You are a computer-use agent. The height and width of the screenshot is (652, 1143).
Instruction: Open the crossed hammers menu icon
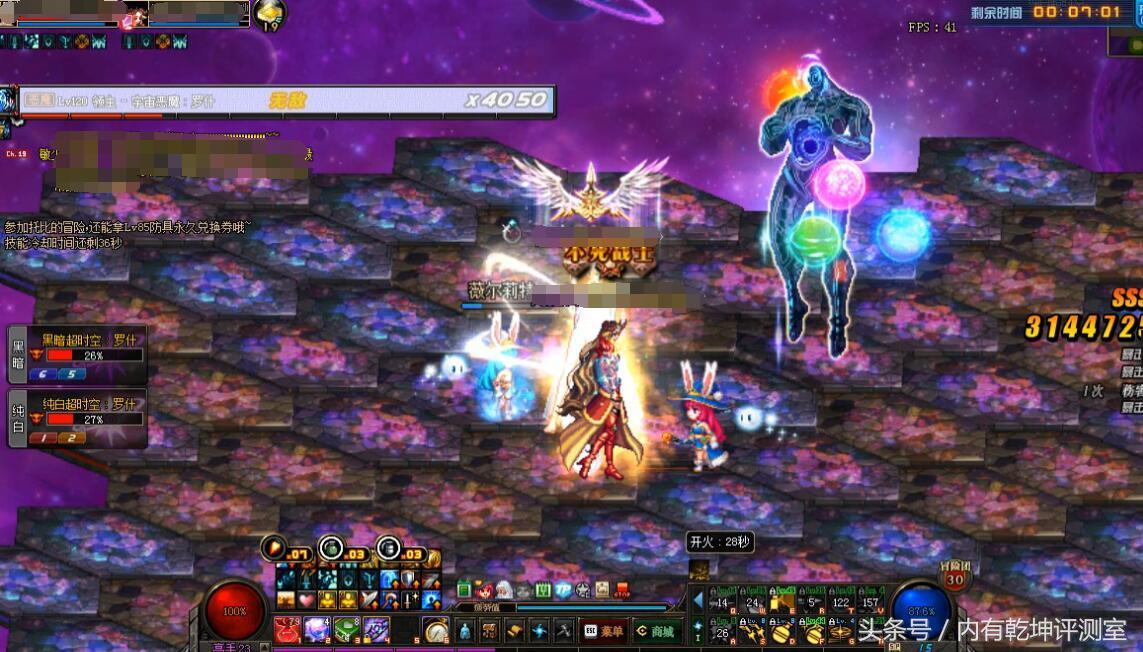pyautogui.click(x=563, y=631)
